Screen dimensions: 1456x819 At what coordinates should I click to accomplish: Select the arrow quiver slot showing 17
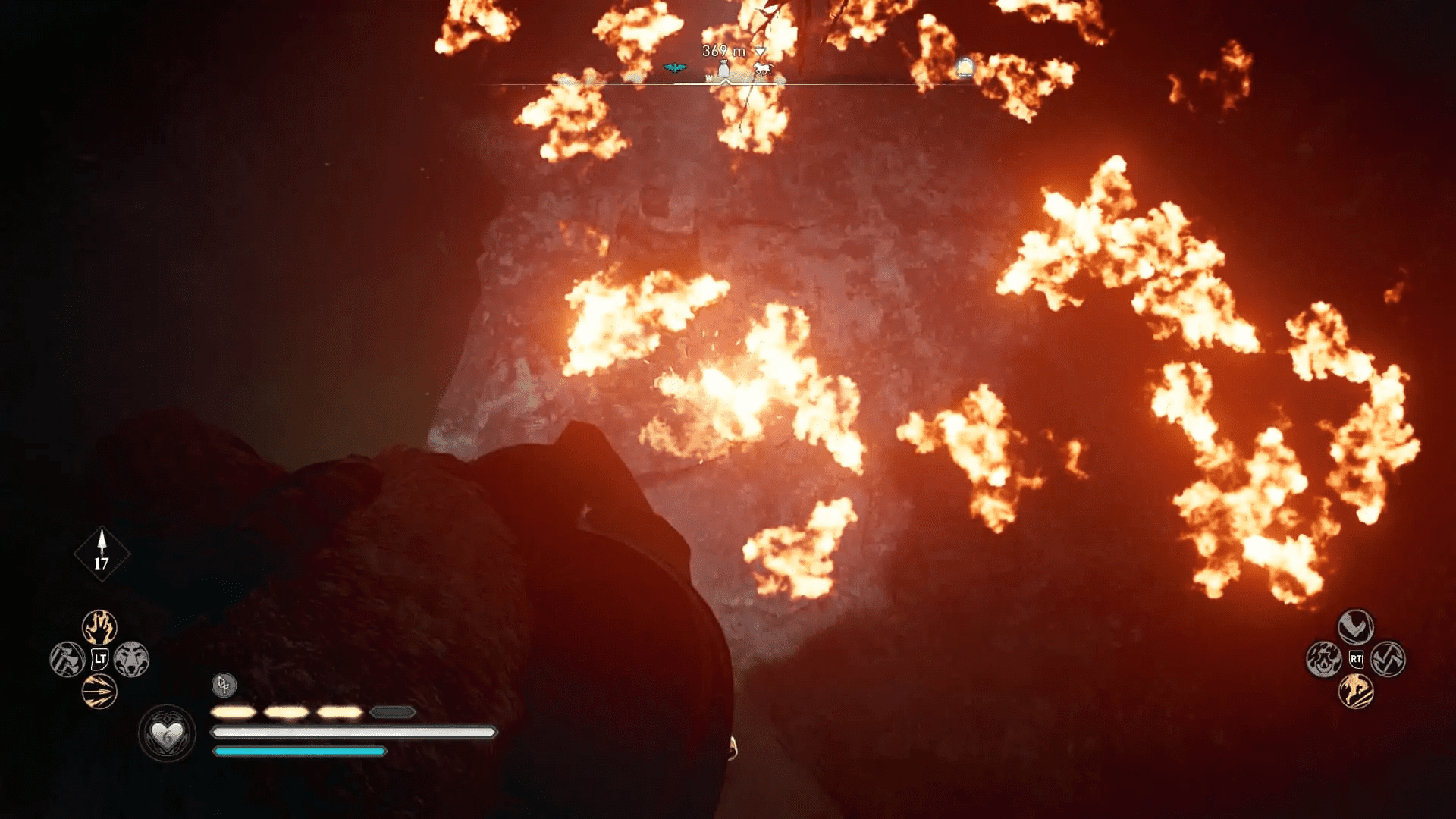tap(102, 554)
